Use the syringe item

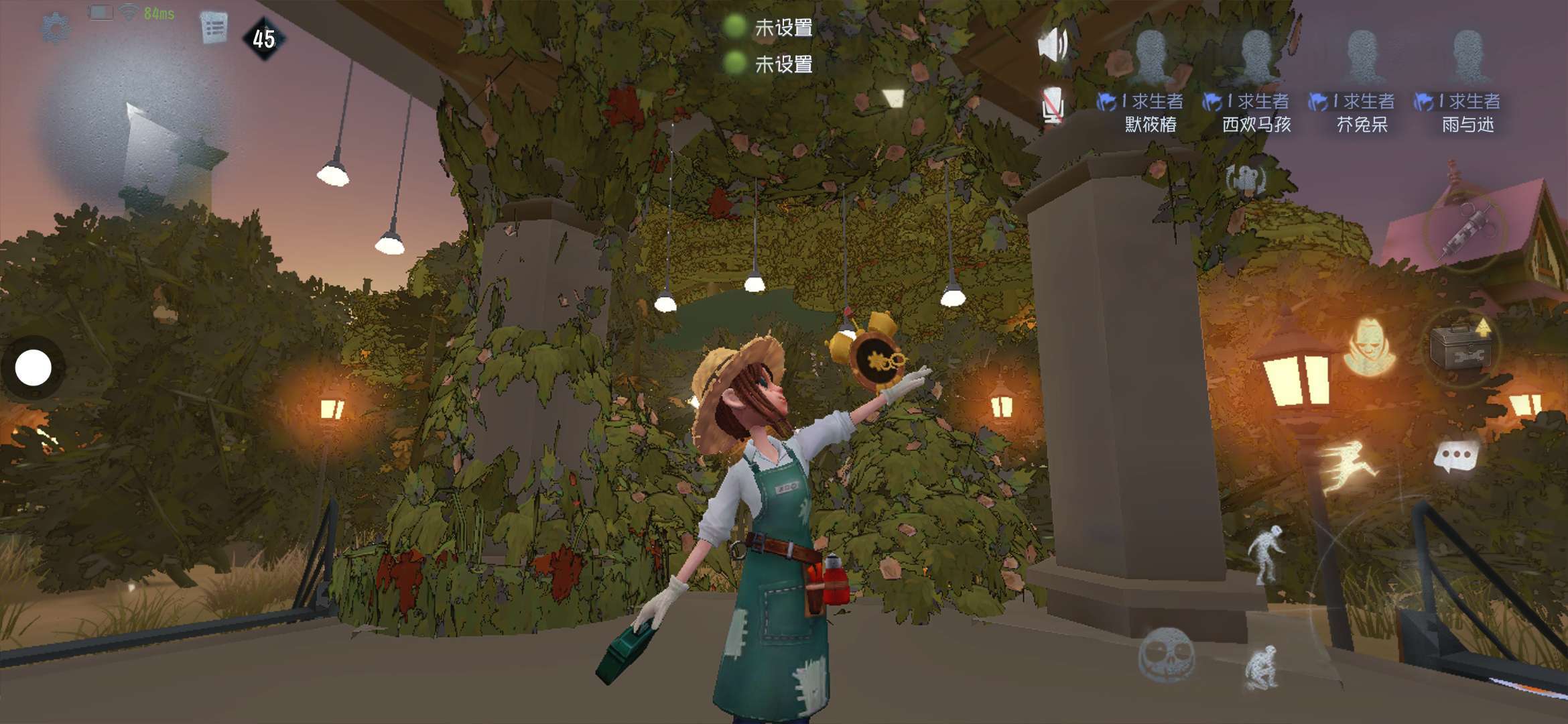(x=1465, y=231)
